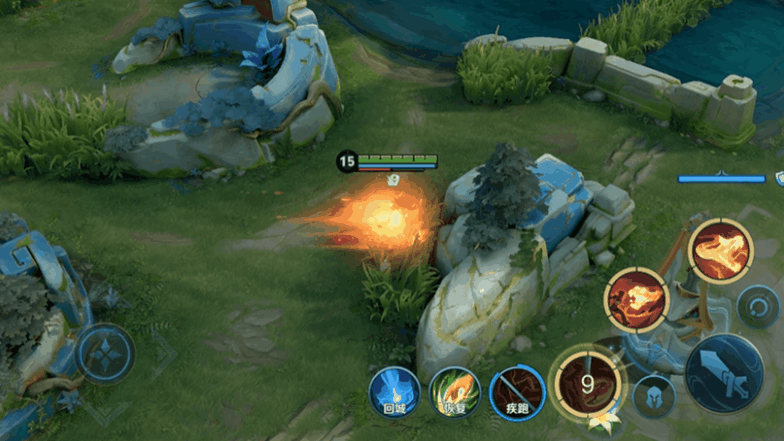Trigger the topmost flame skill
The height and width of the screenshot is (441, 784).
click(720, 251)
